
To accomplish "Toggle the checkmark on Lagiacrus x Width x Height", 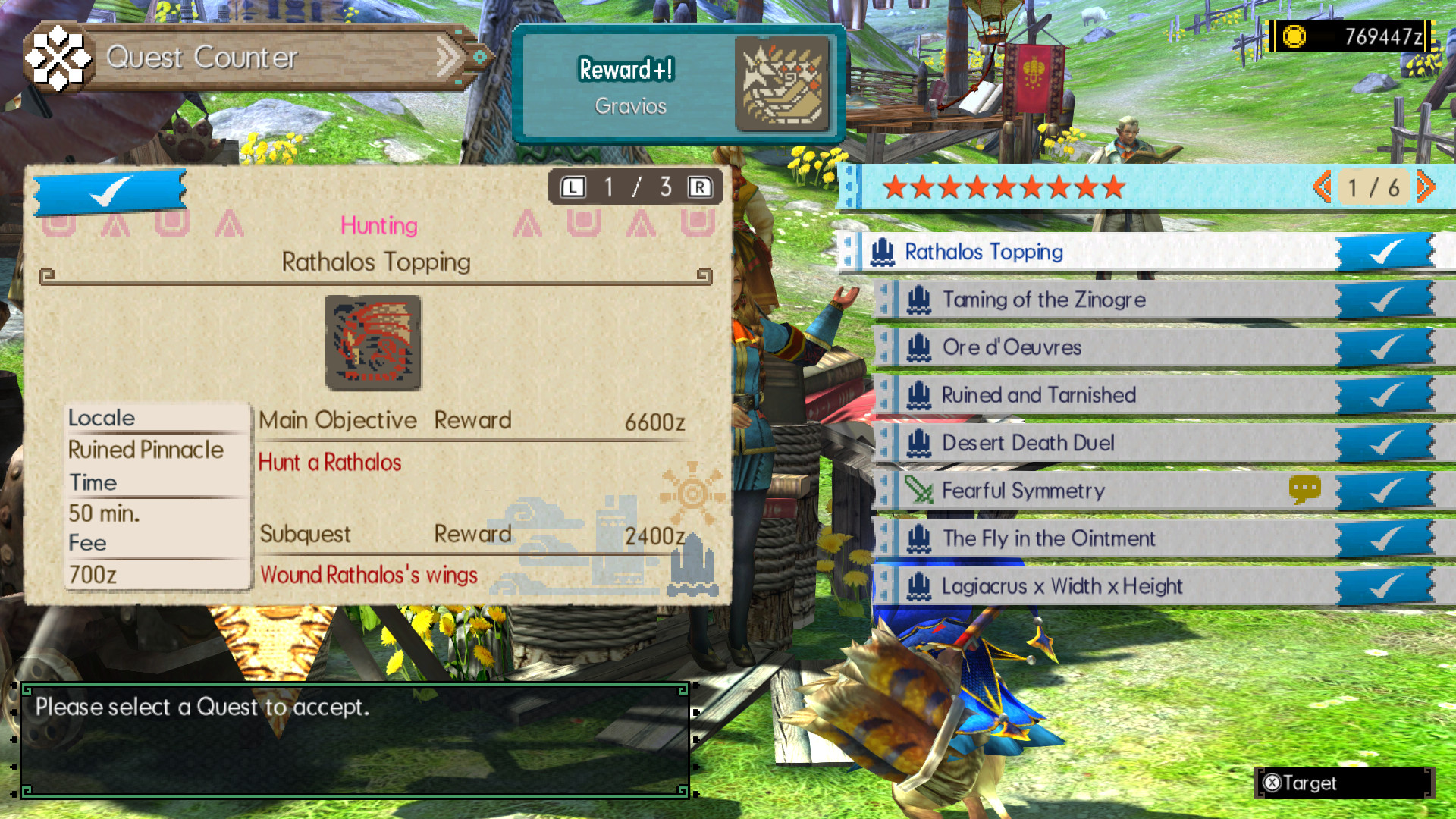I will [x=1386, y=586].
